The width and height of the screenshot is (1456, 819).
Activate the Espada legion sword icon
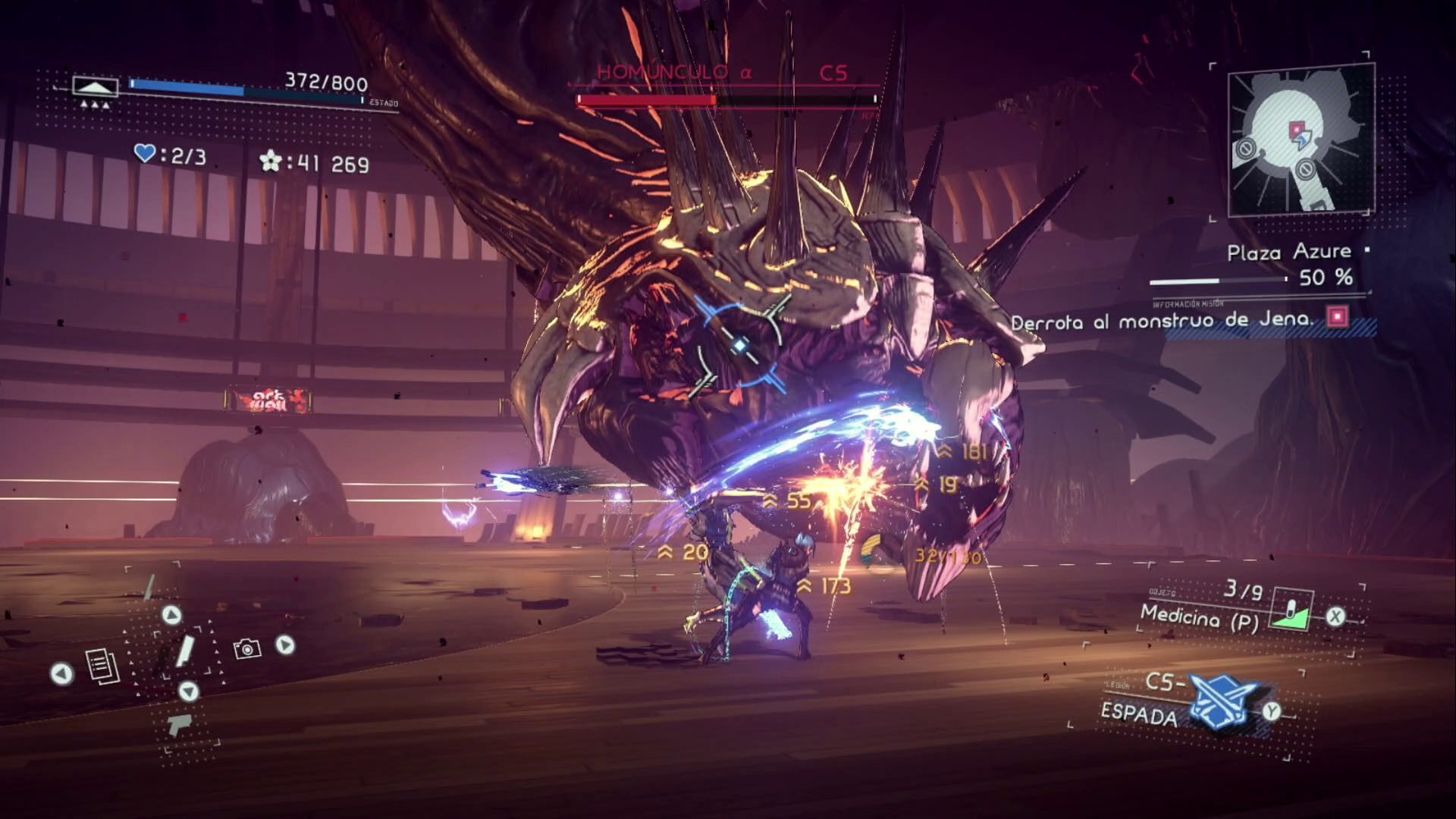[1222, 698]
